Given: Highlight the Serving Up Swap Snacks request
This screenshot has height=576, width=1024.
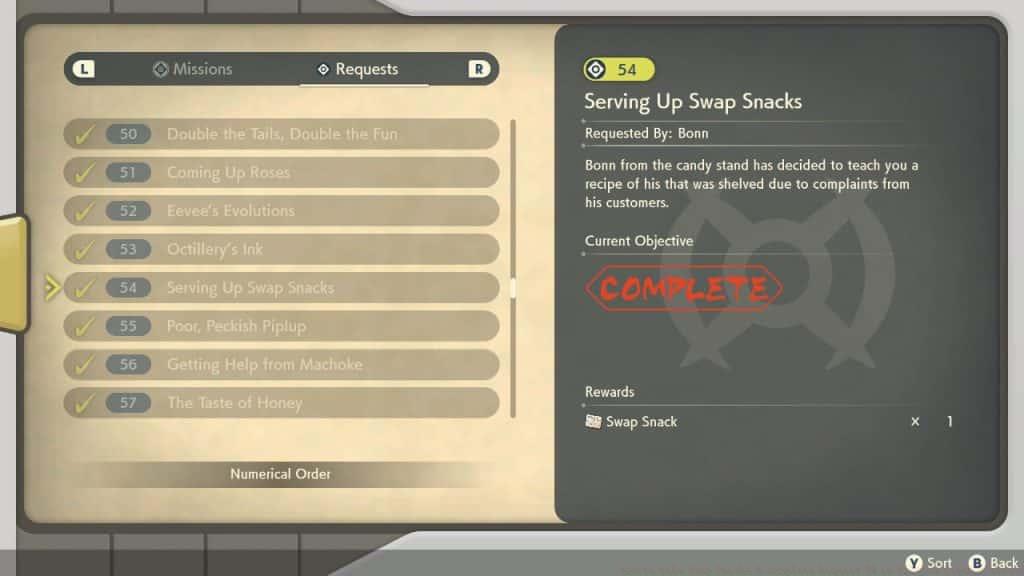Looking at the screenshot, I should pos(281,288).
